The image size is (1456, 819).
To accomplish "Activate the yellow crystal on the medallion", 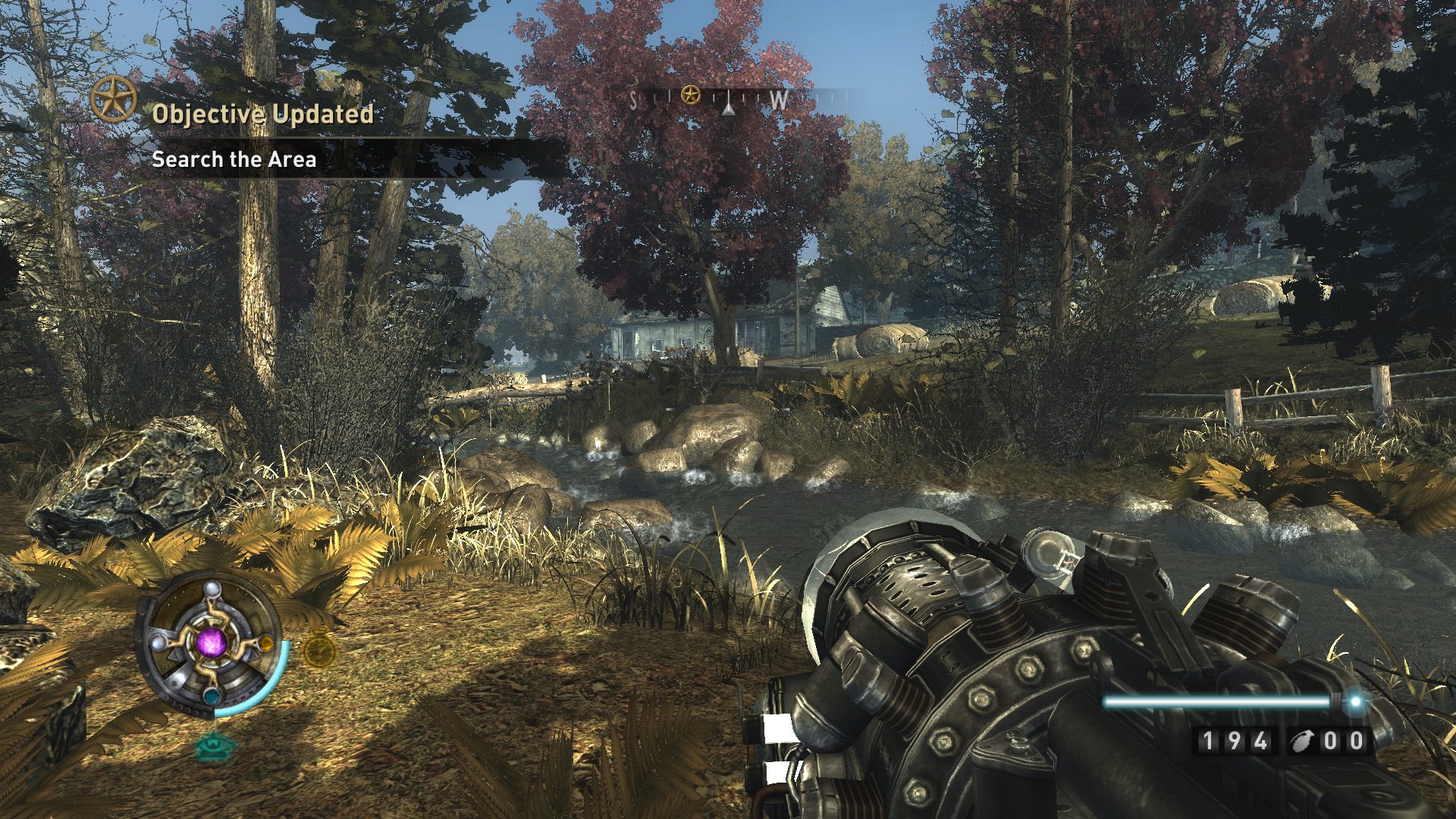I will pyautogui.click(x=265, y=645).
